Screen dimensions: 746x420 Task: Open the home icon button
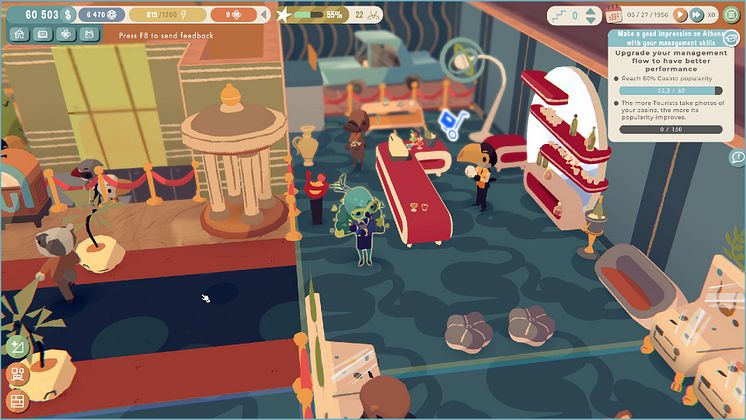coord(18,33)
